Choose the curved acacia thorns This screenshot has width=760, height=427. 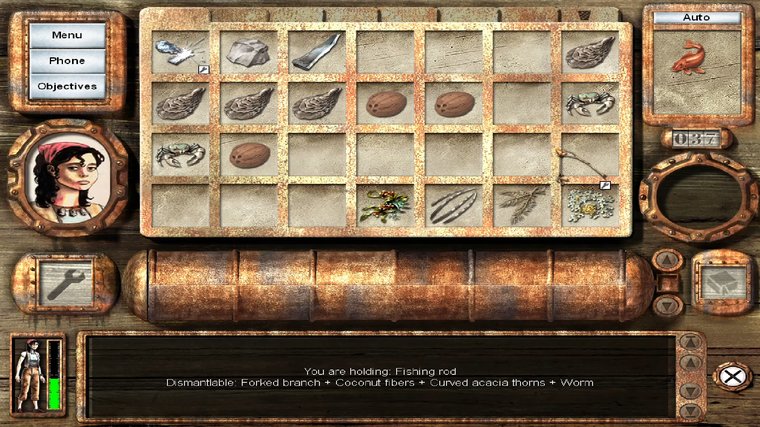pos(452,205)
